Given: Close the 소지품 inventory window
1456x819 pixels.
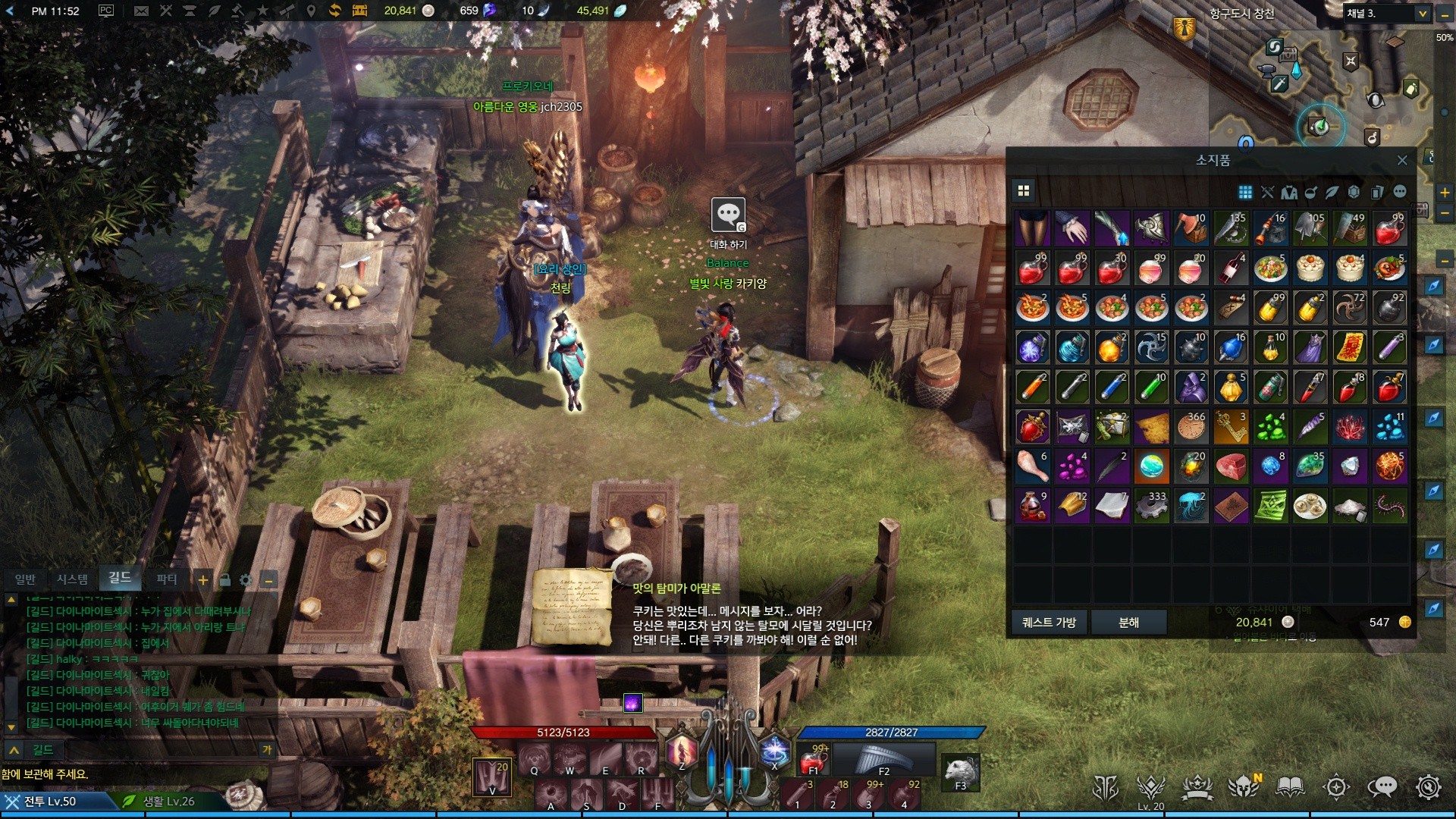Looking at the screenshot, I should 1402,160.
